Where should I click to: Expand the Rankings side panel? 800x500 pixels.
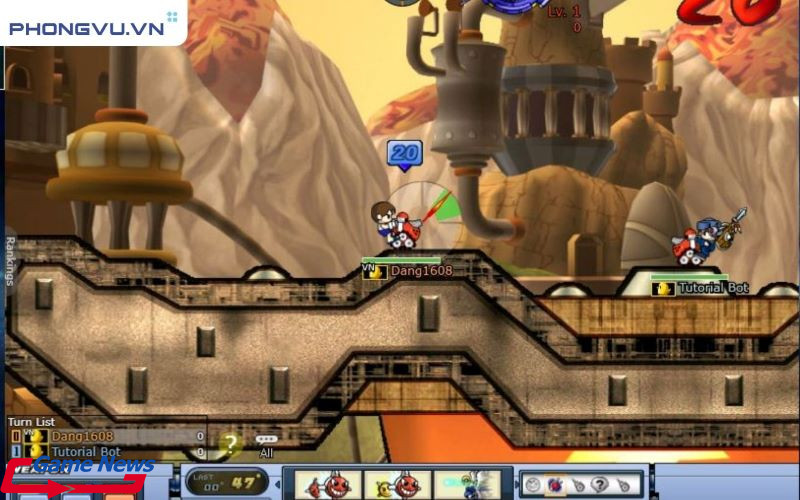click(x=10, y=260)
